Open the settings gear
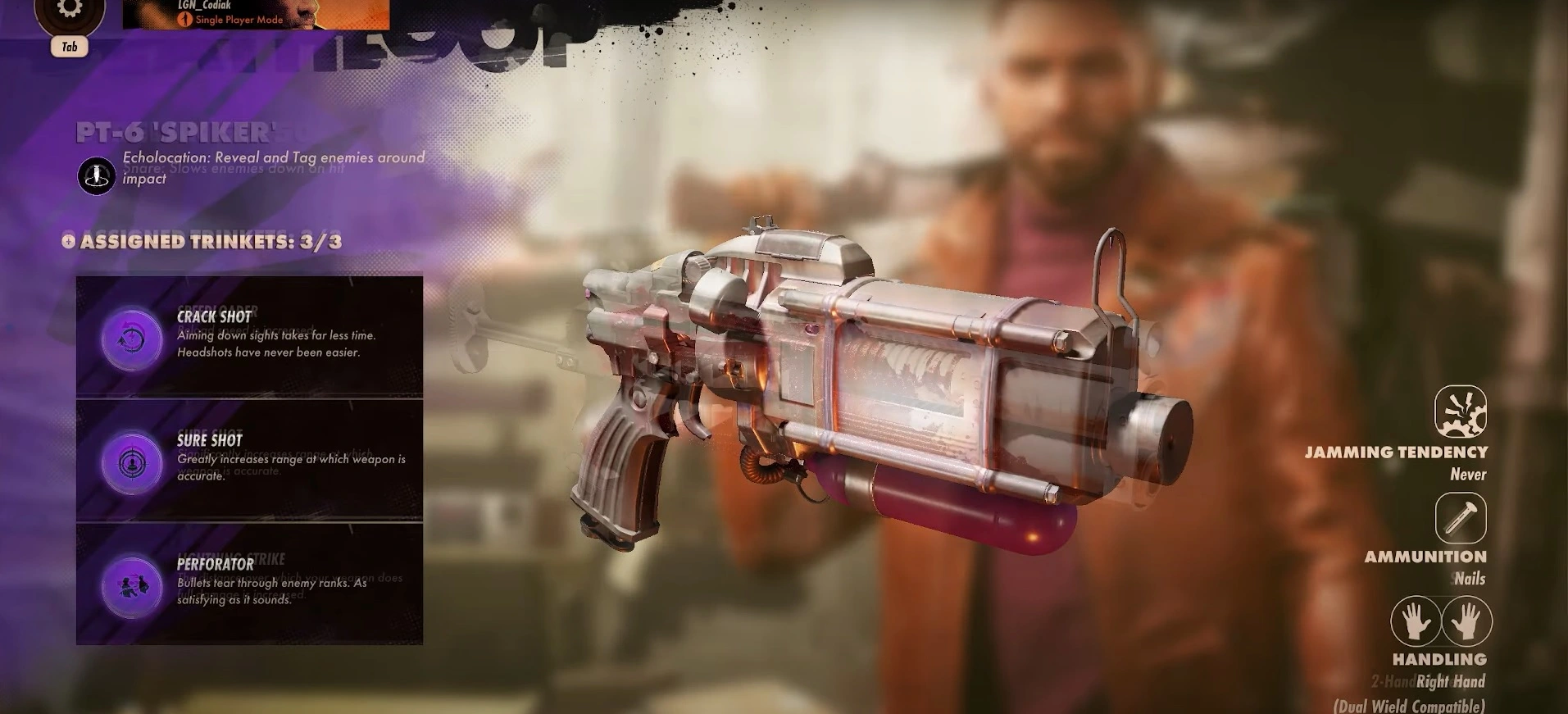 (70, 10)
